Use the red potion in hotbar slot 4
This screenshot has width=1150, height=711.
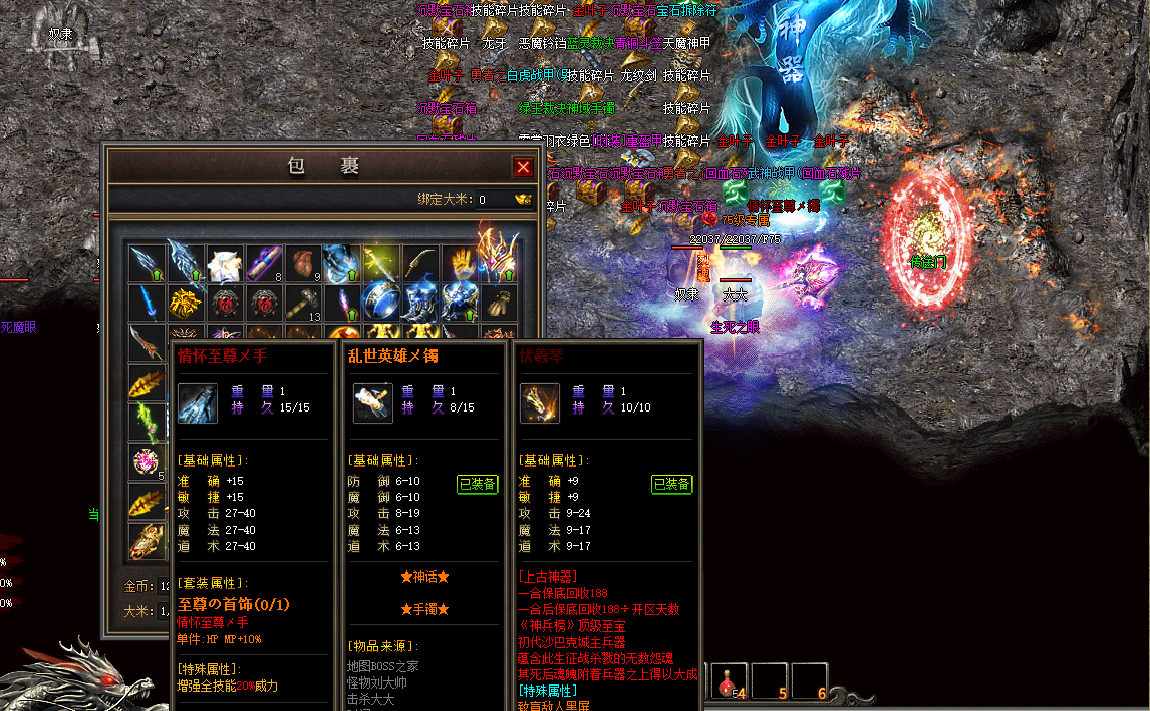click(x=728, y=682)
